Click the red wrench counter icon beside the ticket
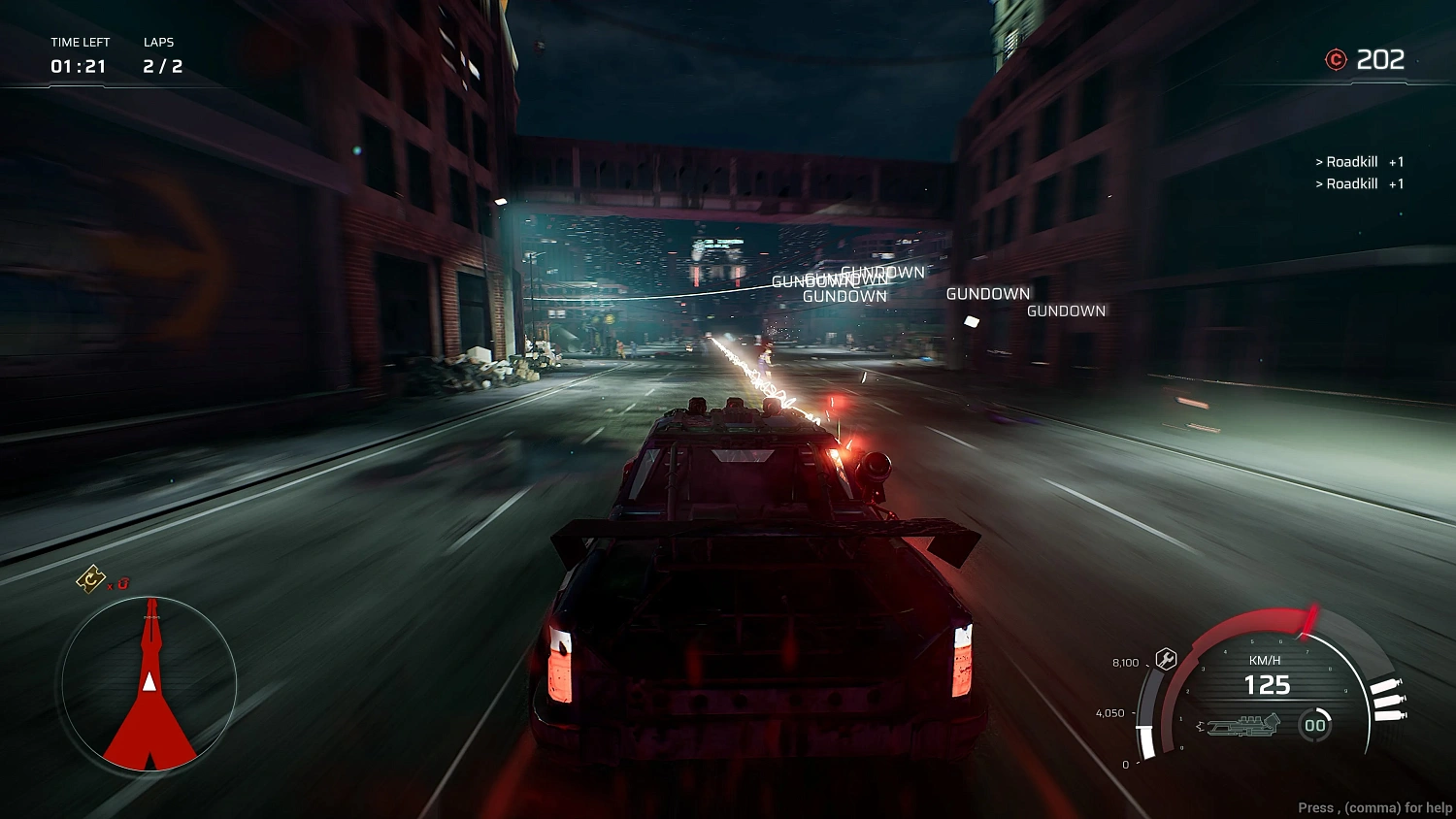The width and height of the screenshot is (1456, 819). tap(121, 583)
